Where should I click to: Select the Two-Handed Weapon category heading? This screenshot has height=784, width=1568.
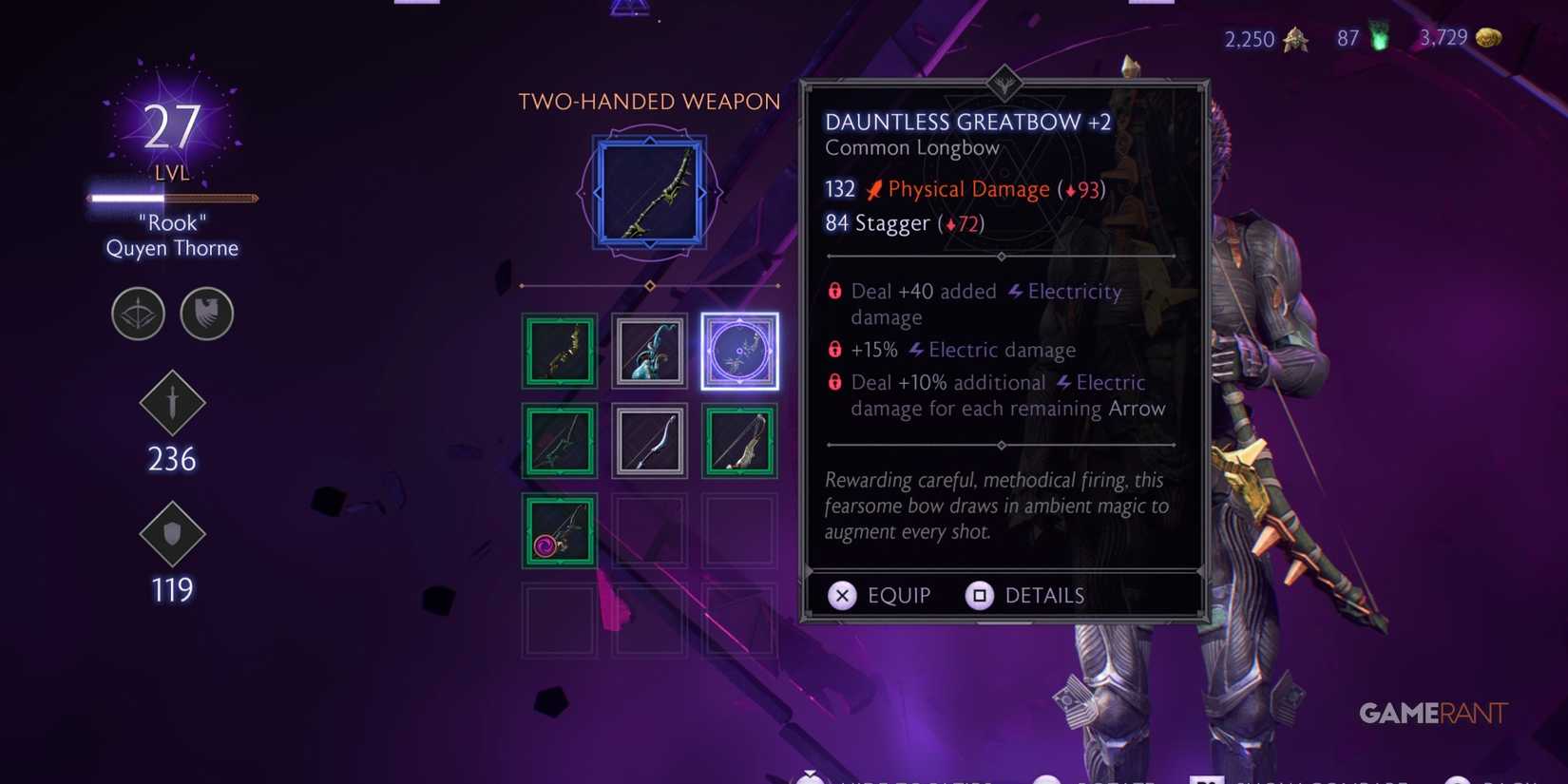(648, 101)
